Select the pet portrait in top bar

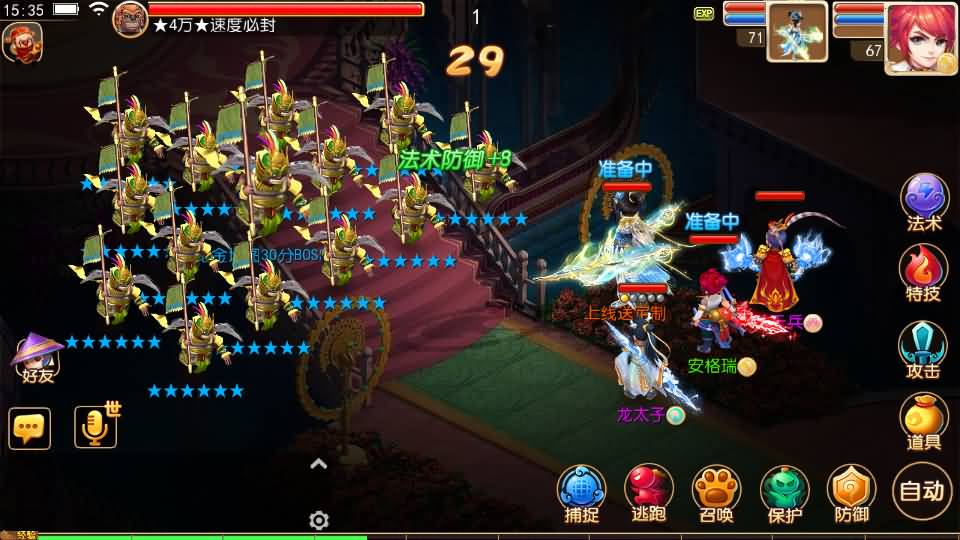[x=797, y=32]
